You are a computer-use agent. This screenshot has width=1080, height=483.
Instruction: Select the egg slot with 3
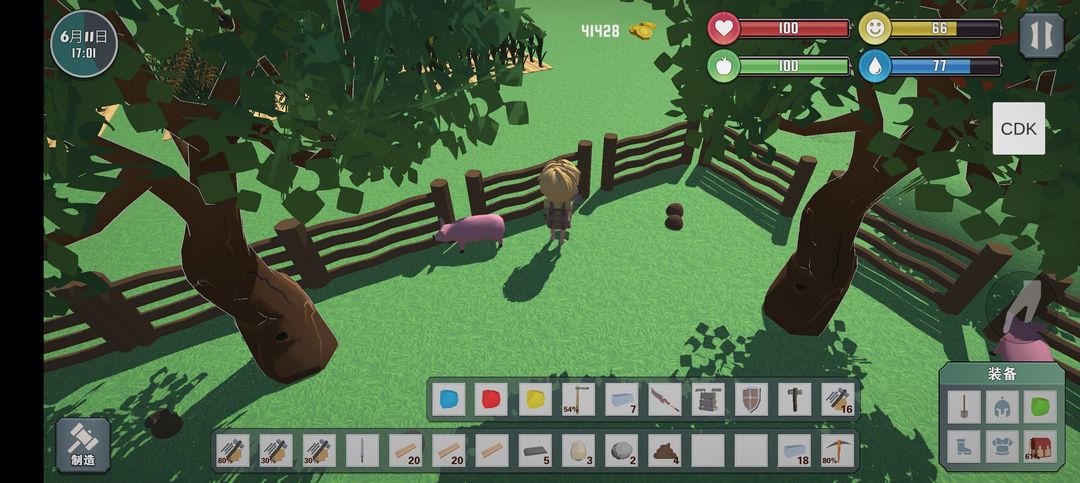pyautogui.click(x=578, y=451)
